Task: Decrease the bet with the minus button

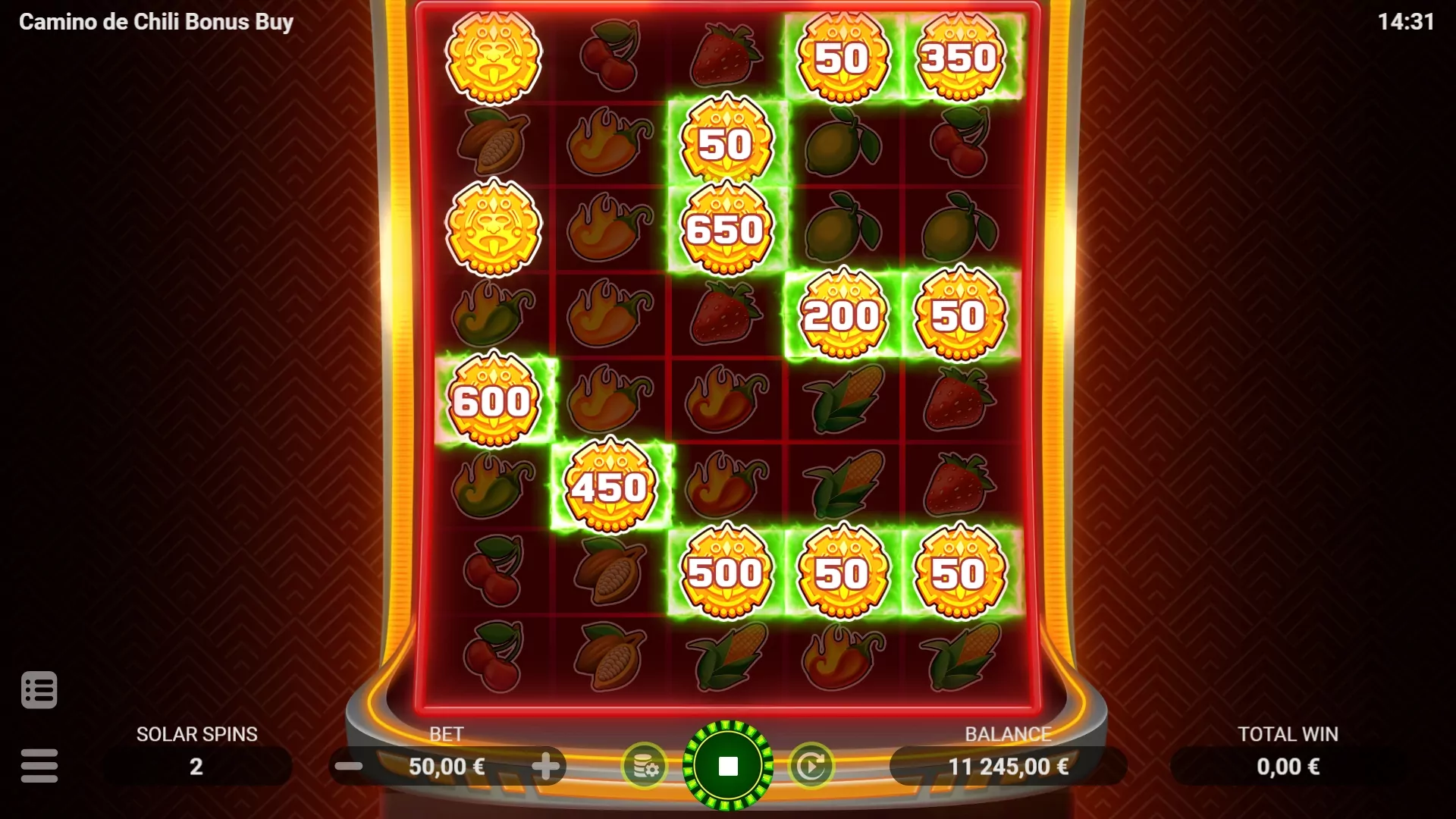Action: tap(350, 766)
